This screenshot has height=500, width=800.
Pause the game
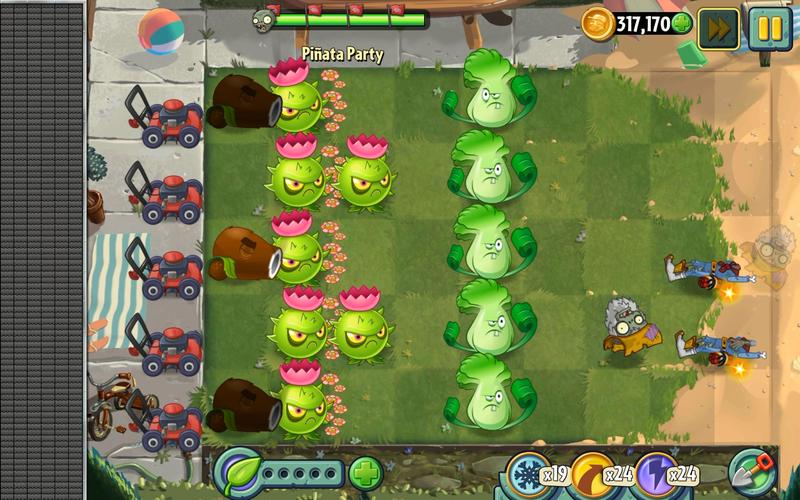pyautogui.click(x=768, y=26)
